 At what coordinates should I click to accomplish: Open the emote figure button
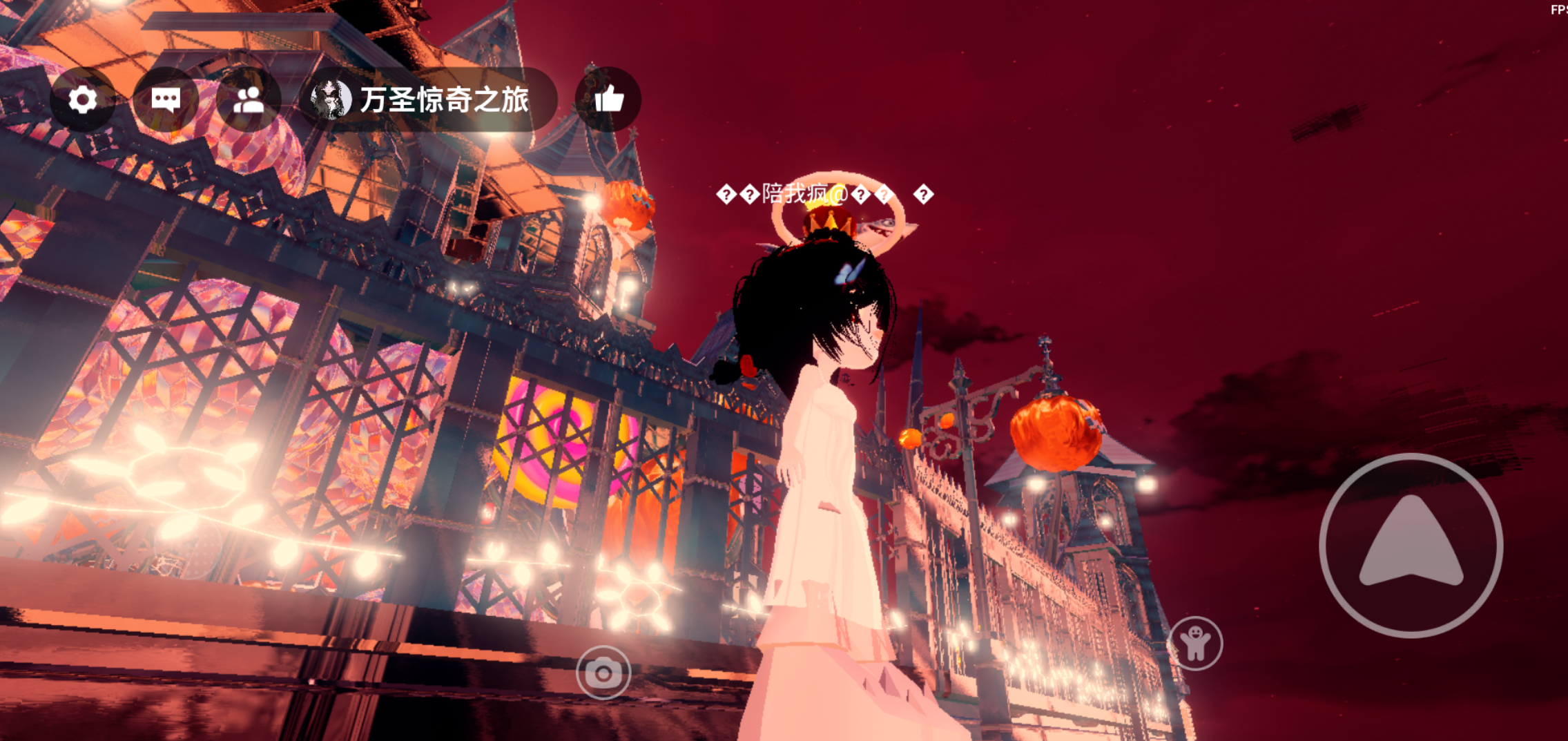tap(1195, 644)
